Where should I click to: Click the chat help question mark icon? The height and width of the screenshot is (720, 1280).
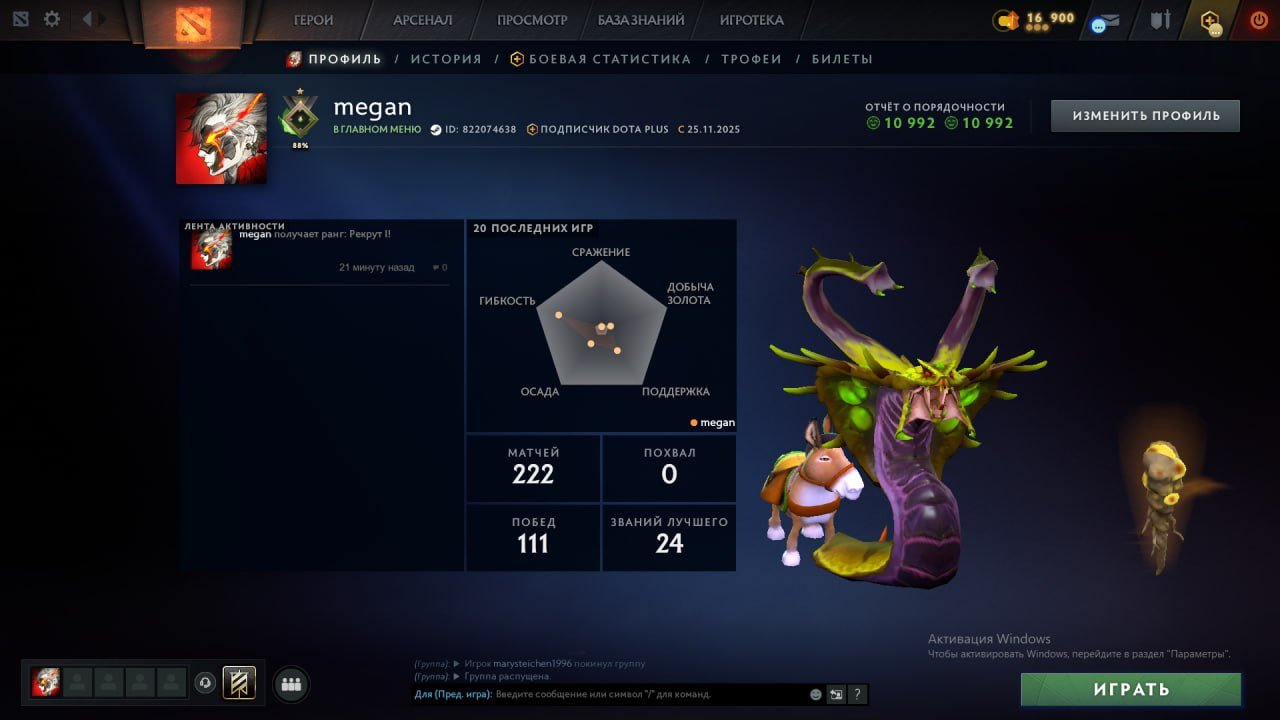(x=858, y=694)
